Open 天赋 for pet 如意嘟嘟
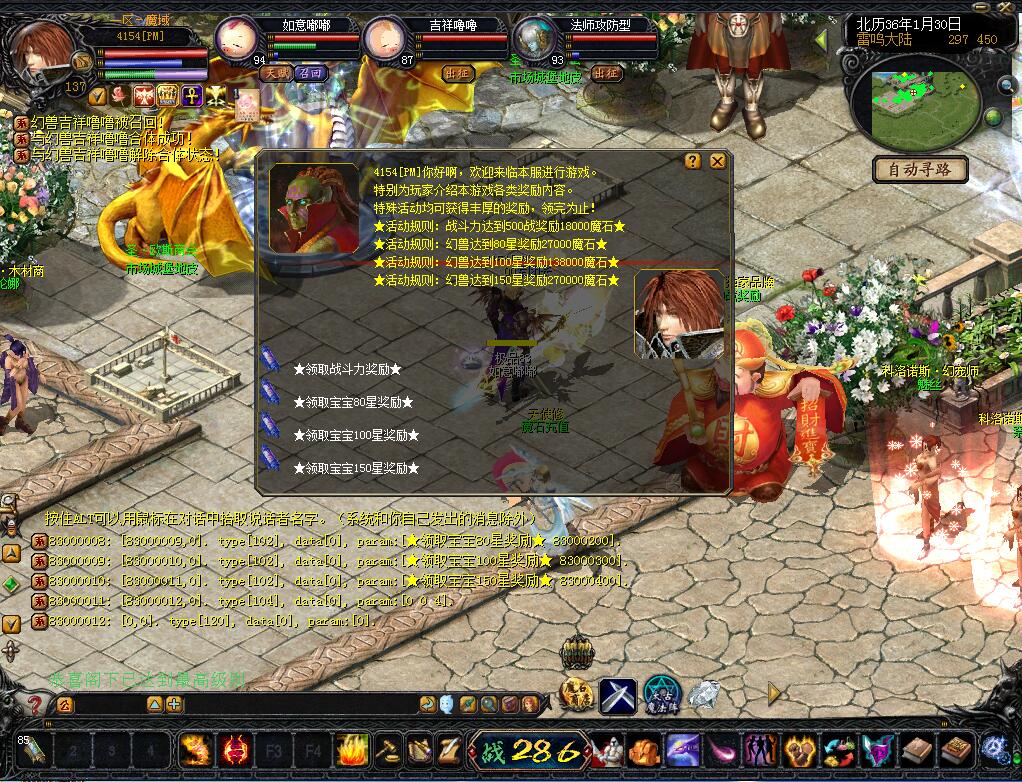The width and height of the screenshot is (1022, 782). (276, 73)
